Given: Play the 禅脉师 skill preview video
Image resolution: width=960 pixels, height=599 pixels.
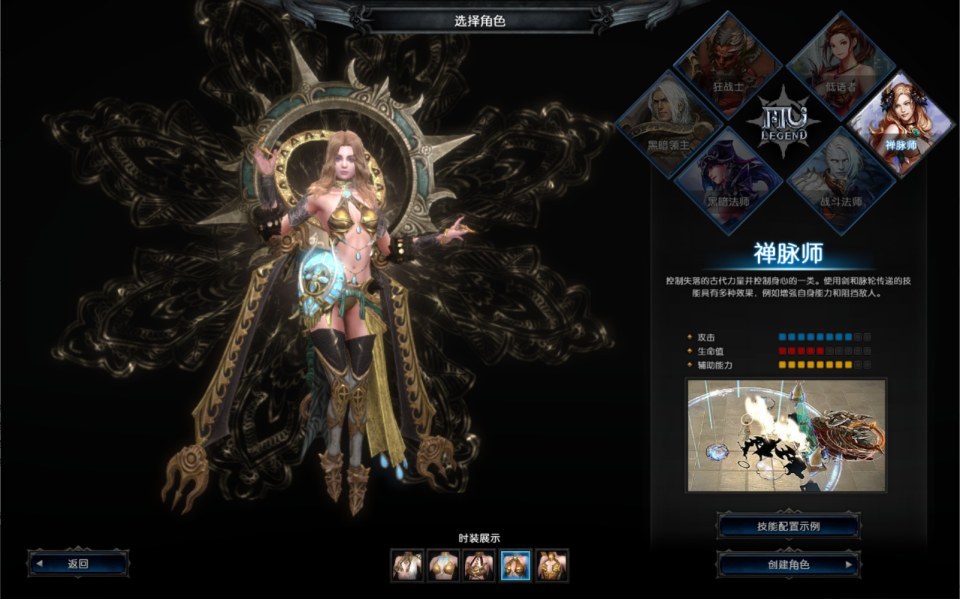Looking at the screenshot, I should click(786, 435).
